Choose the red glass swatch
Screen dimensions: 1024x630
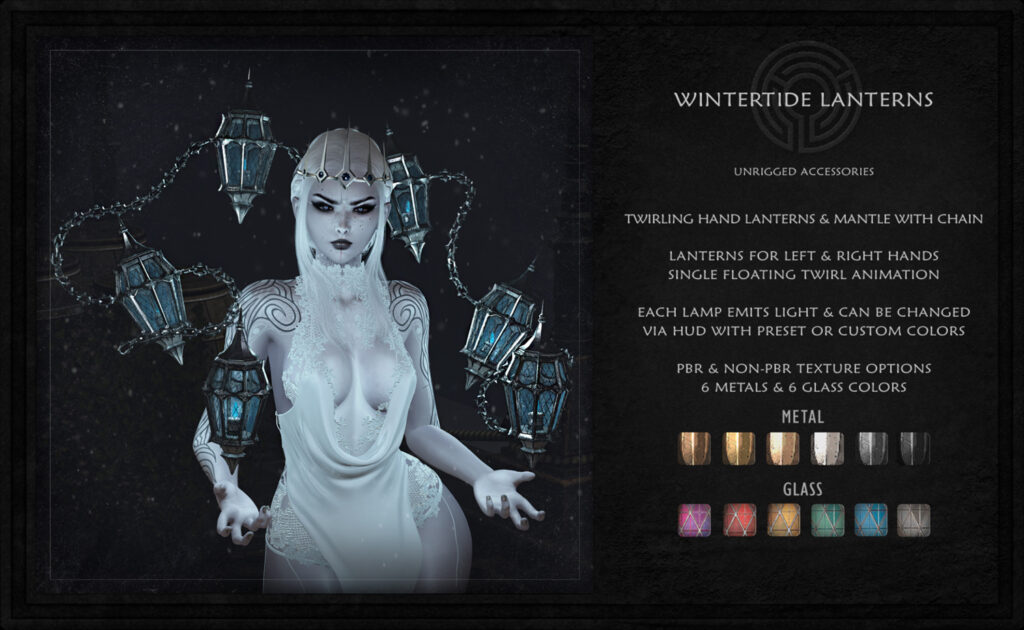point(738,519)
